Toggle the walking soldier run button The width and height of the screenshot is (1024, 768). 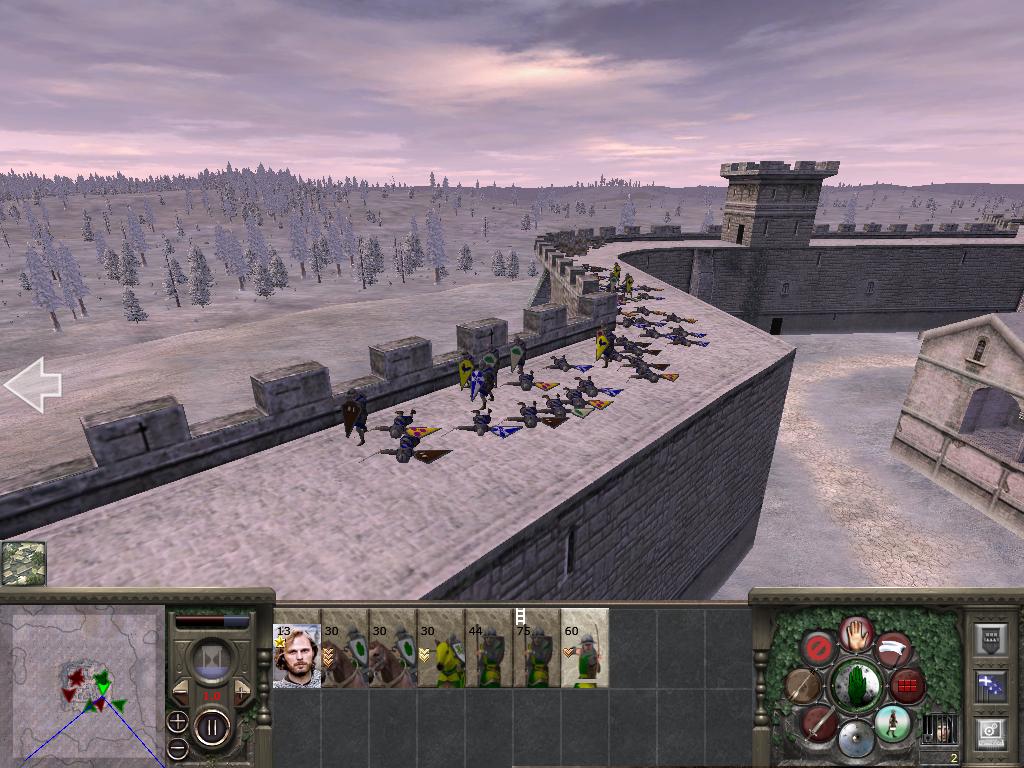pyautogui.click(x=892, y=722)
